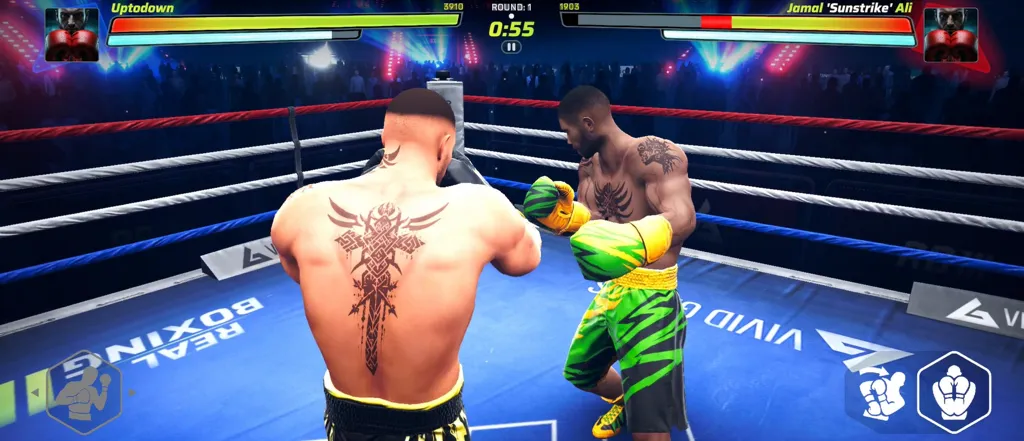1024x441 pixels.
Task: Pause the fight with the pause button
Action: (511, 47)
